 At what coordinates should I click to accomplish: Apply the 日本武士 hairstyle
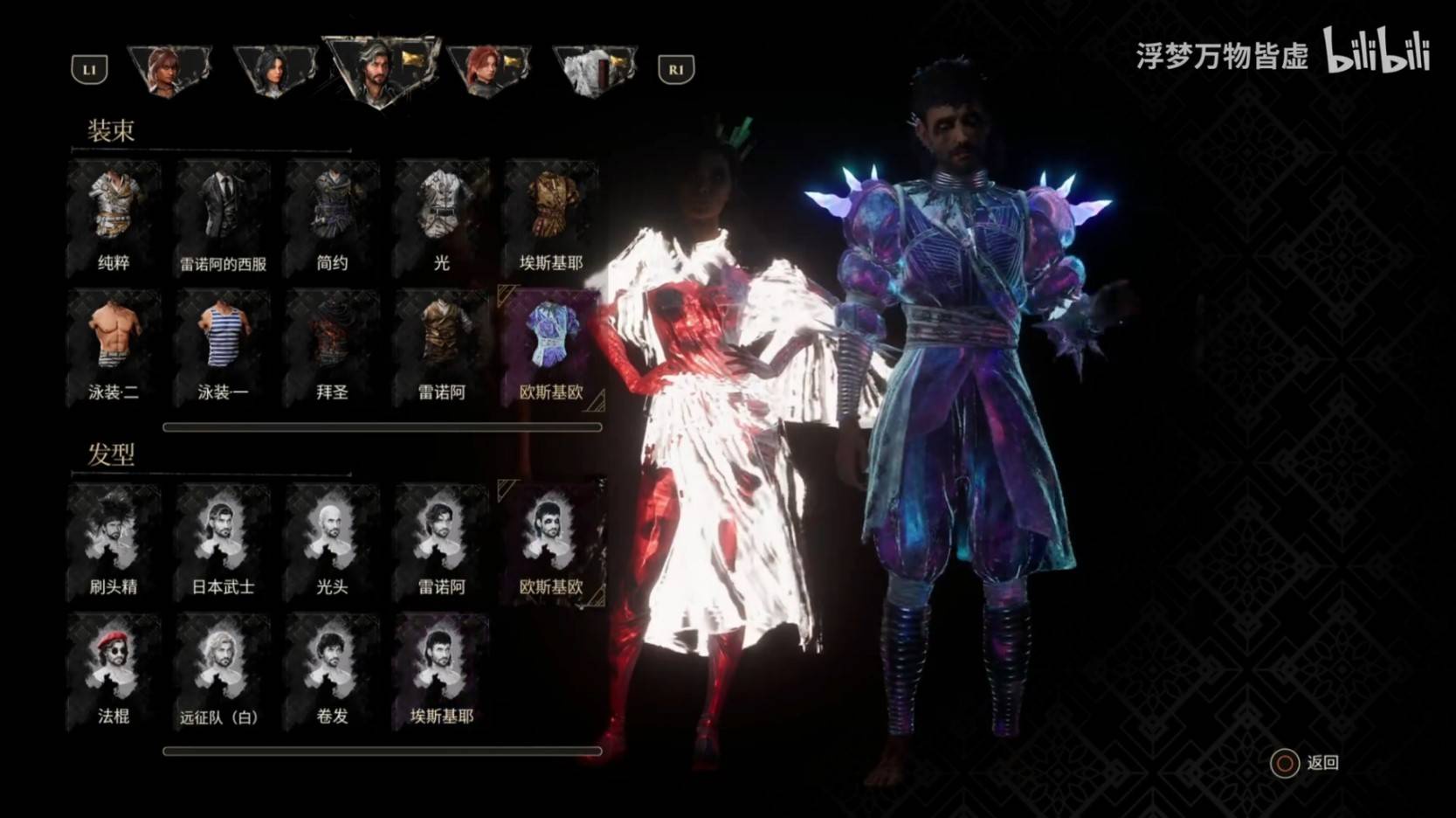click(x=223, y=540)
